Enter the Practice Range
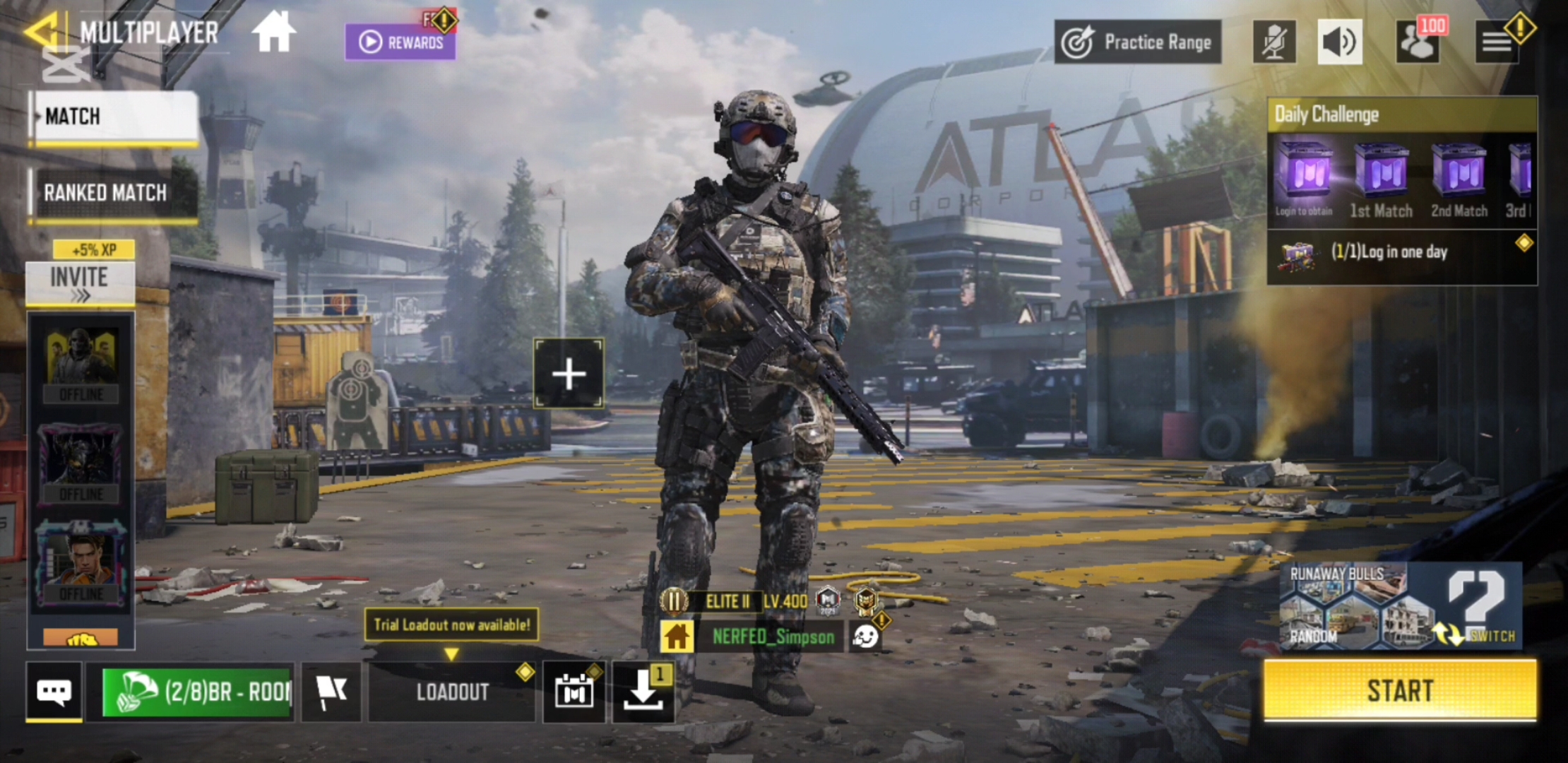Screen dimensions: 1568x763 click(1137, 42)
